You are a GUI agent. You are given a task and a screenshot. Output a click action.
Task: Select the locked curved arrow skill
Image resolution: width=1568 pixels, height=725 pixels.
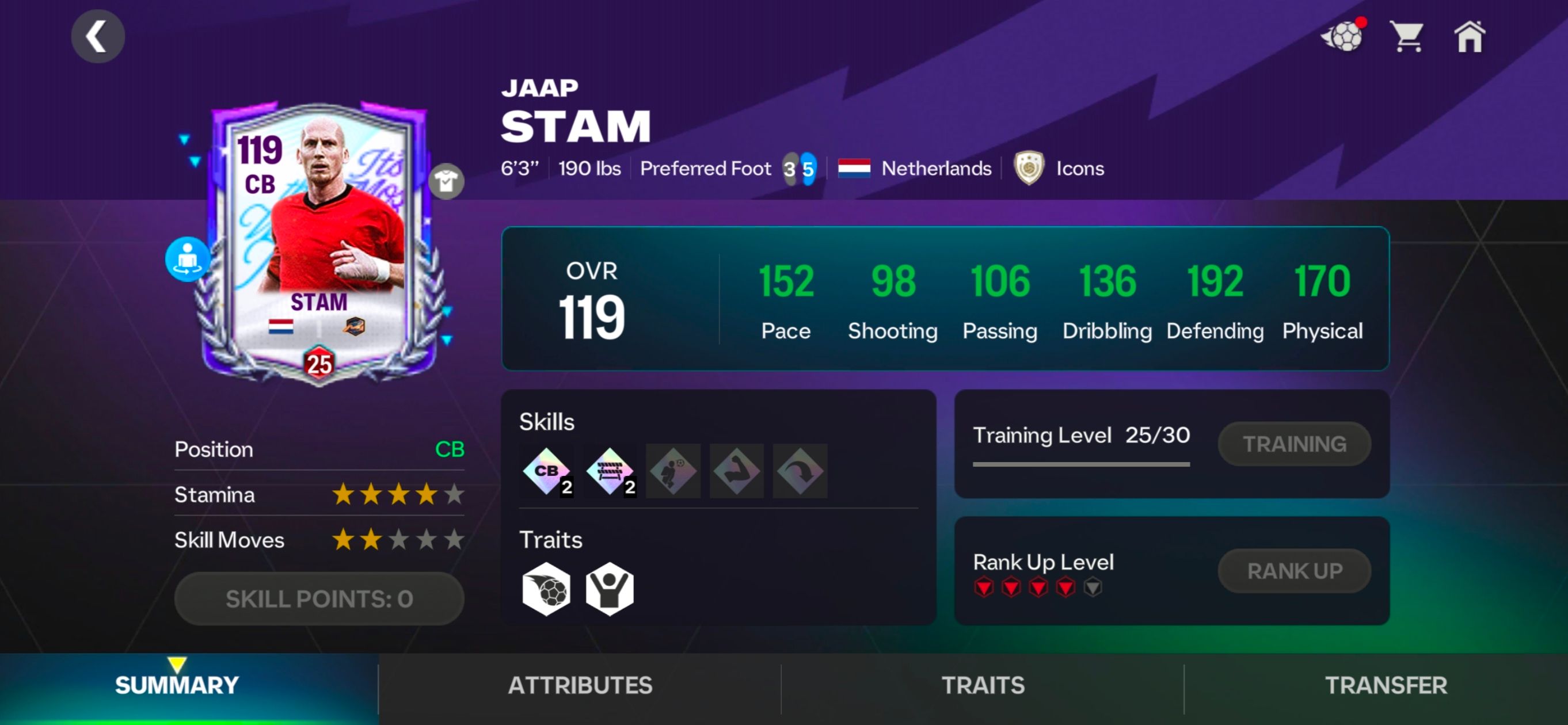[x=800, y=471]
